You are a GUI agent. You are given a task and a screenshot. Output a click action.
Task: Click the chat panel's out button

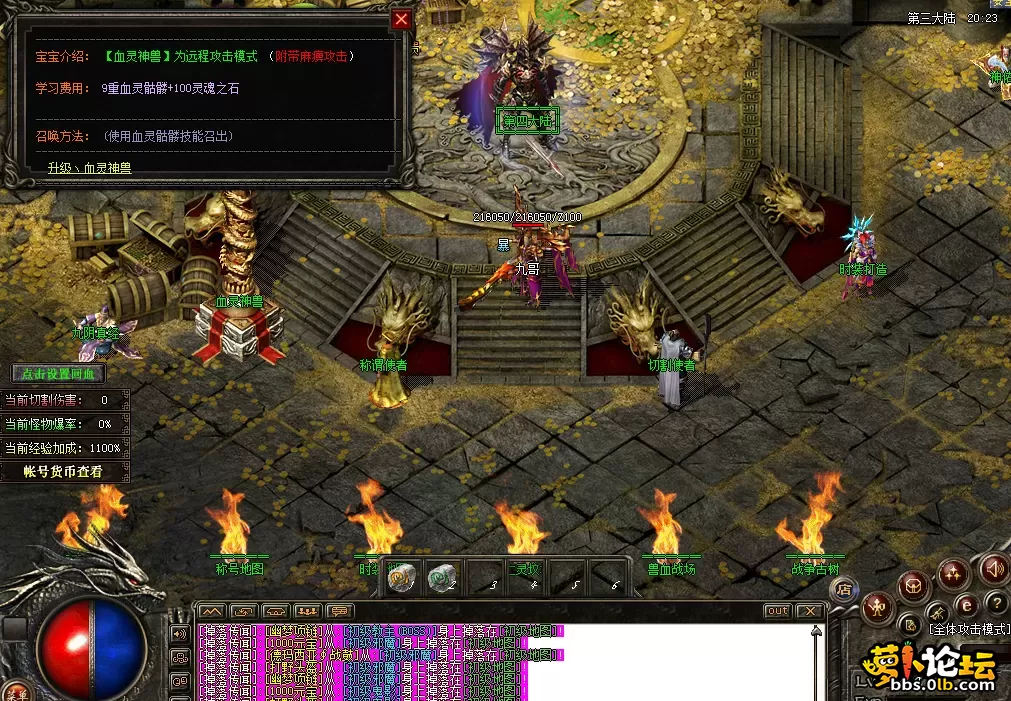point(777,611)
